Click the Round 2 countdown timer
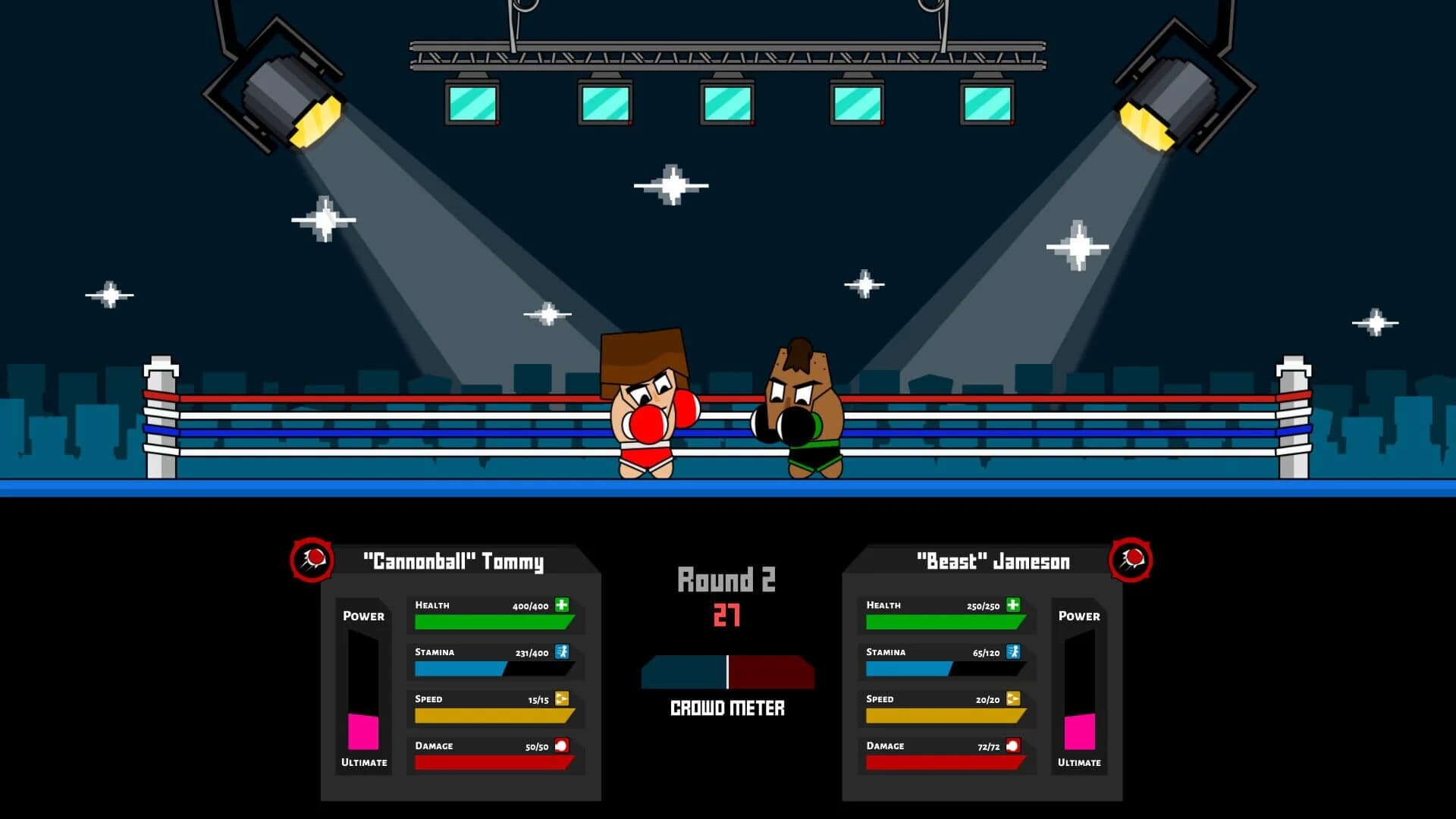1456x819 pixels. point(726,614)
